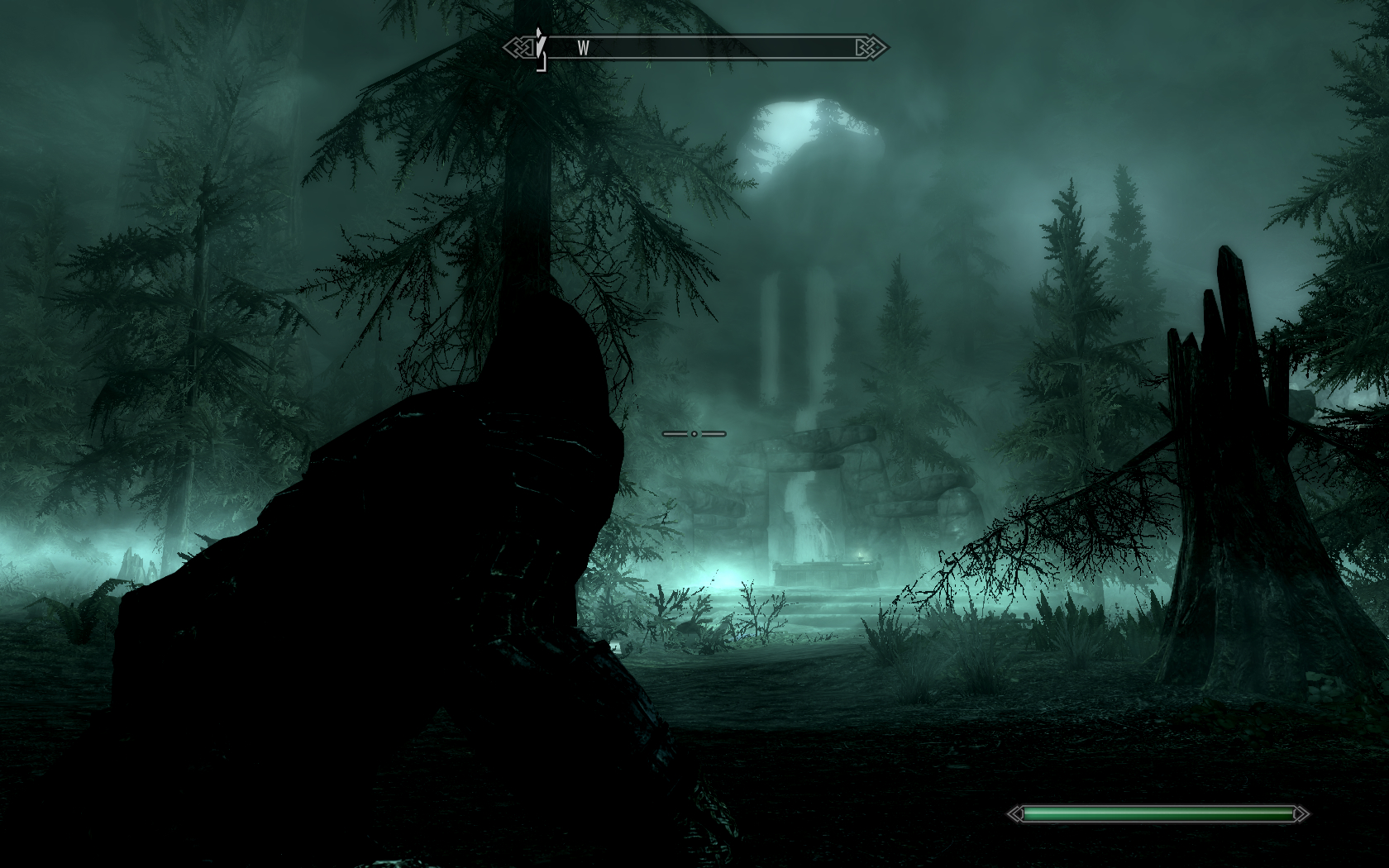
Task: Click the compass bar showing W
Action: click(x=696, y=48)
